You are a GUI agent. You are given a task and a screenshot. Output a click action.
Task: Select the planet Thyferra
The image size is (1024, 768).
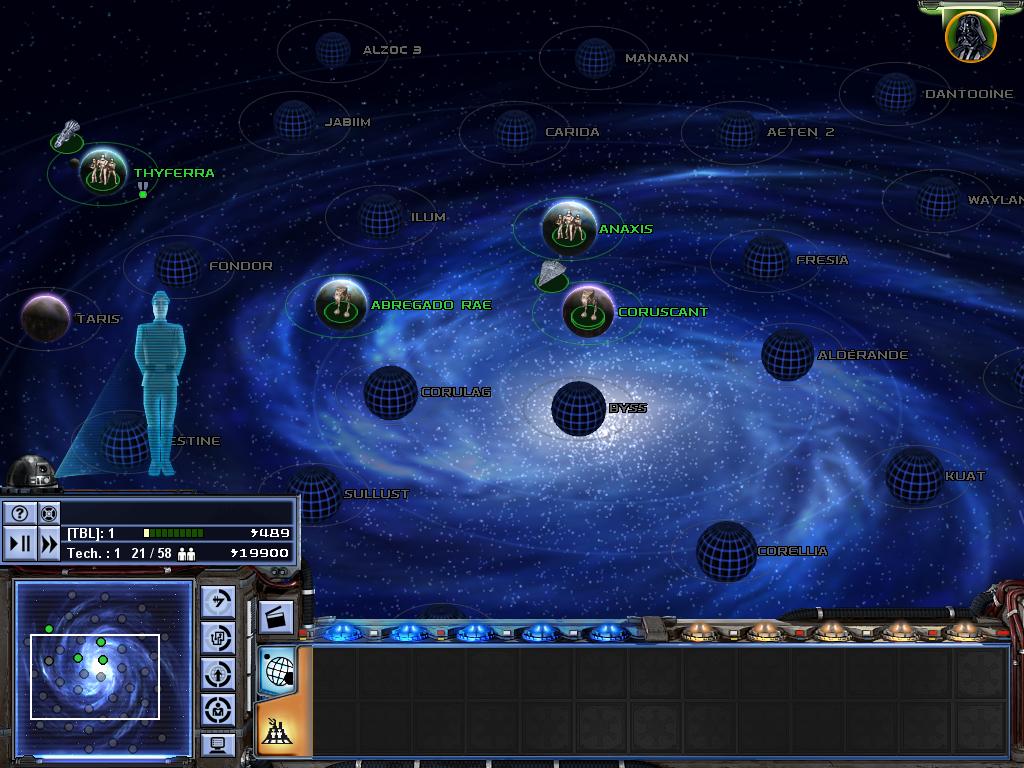click(103, 171)
